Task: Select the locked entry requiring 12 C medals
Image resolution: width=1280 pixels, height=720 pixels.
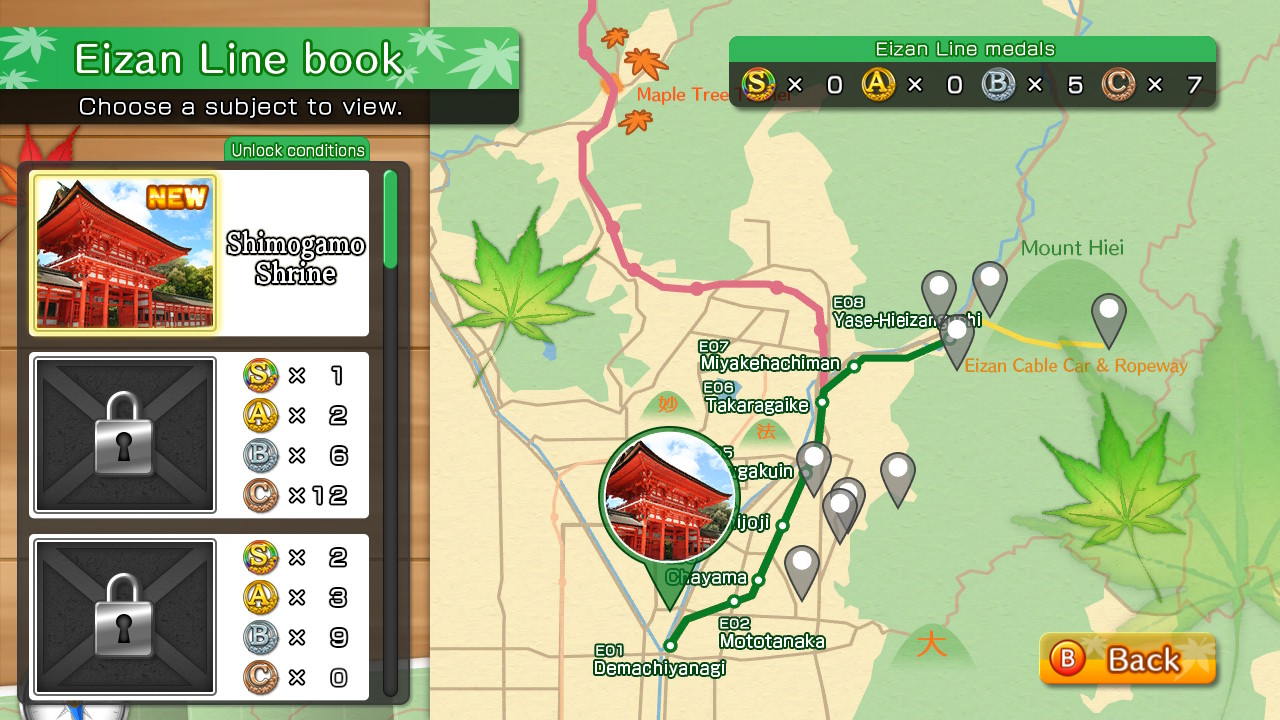Action: (200, 435)
